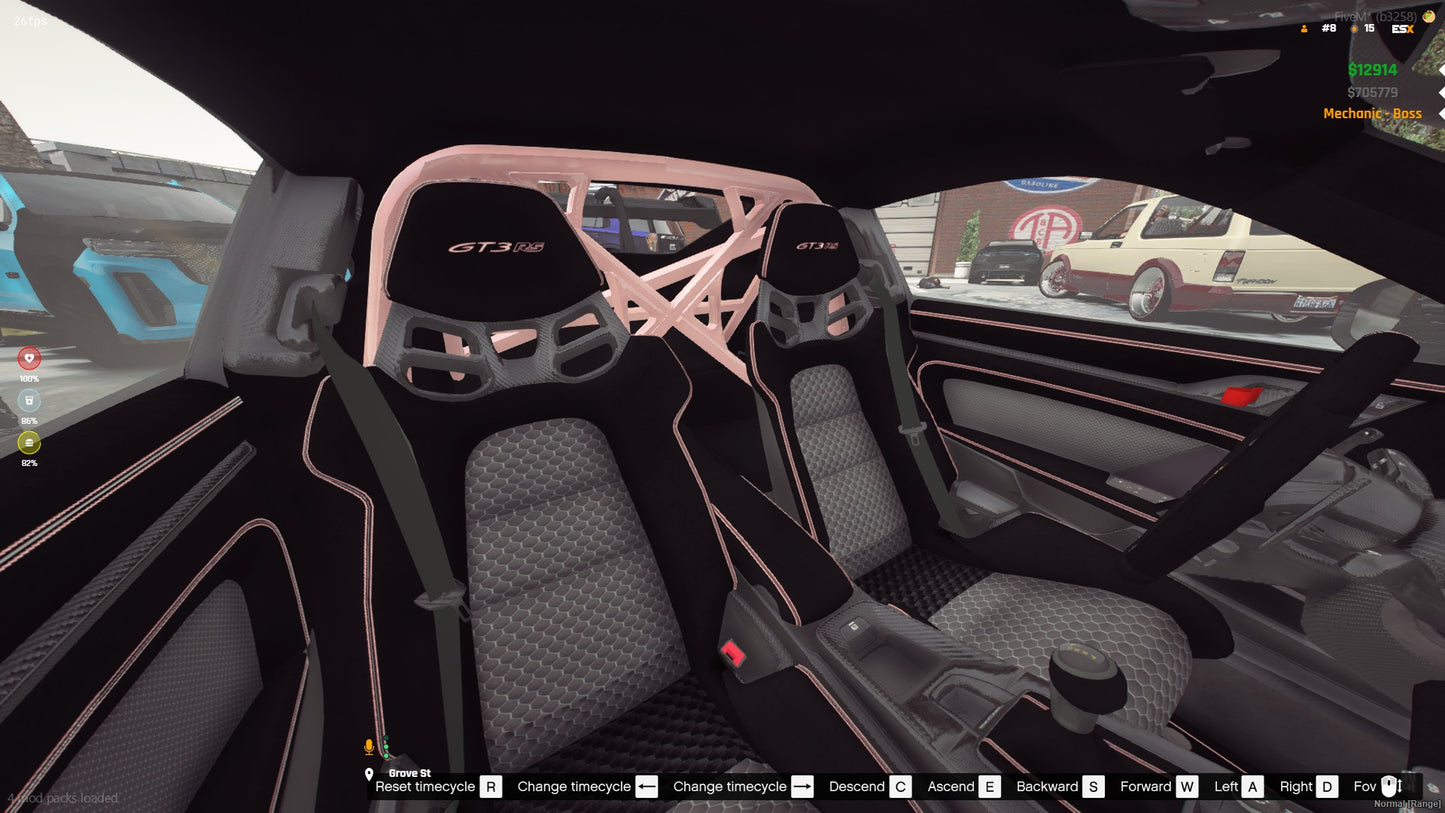This screenshot has height=813, width=1445.
Task: Select the orange player count icon
Action: point(1303,29)
